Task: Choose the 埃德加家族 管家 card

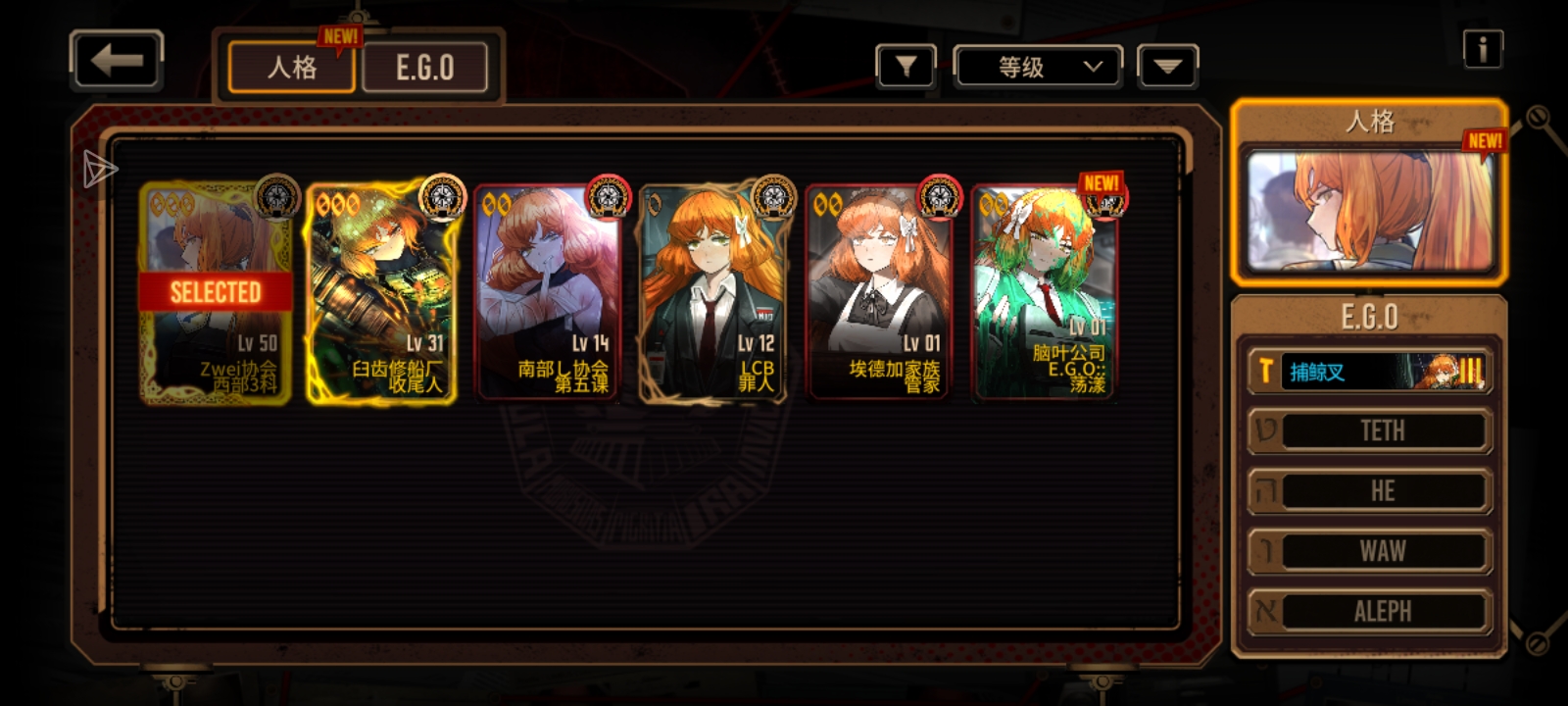Action: point(879,292)
